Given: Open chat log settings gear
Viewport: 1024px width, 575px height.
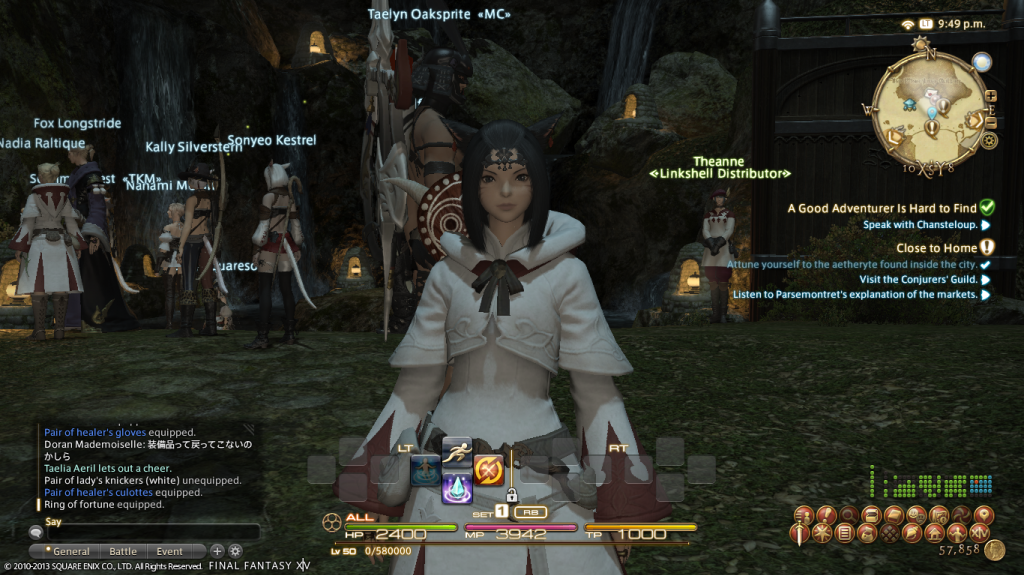Looking at the screenshot, I should tap(235, 551).
